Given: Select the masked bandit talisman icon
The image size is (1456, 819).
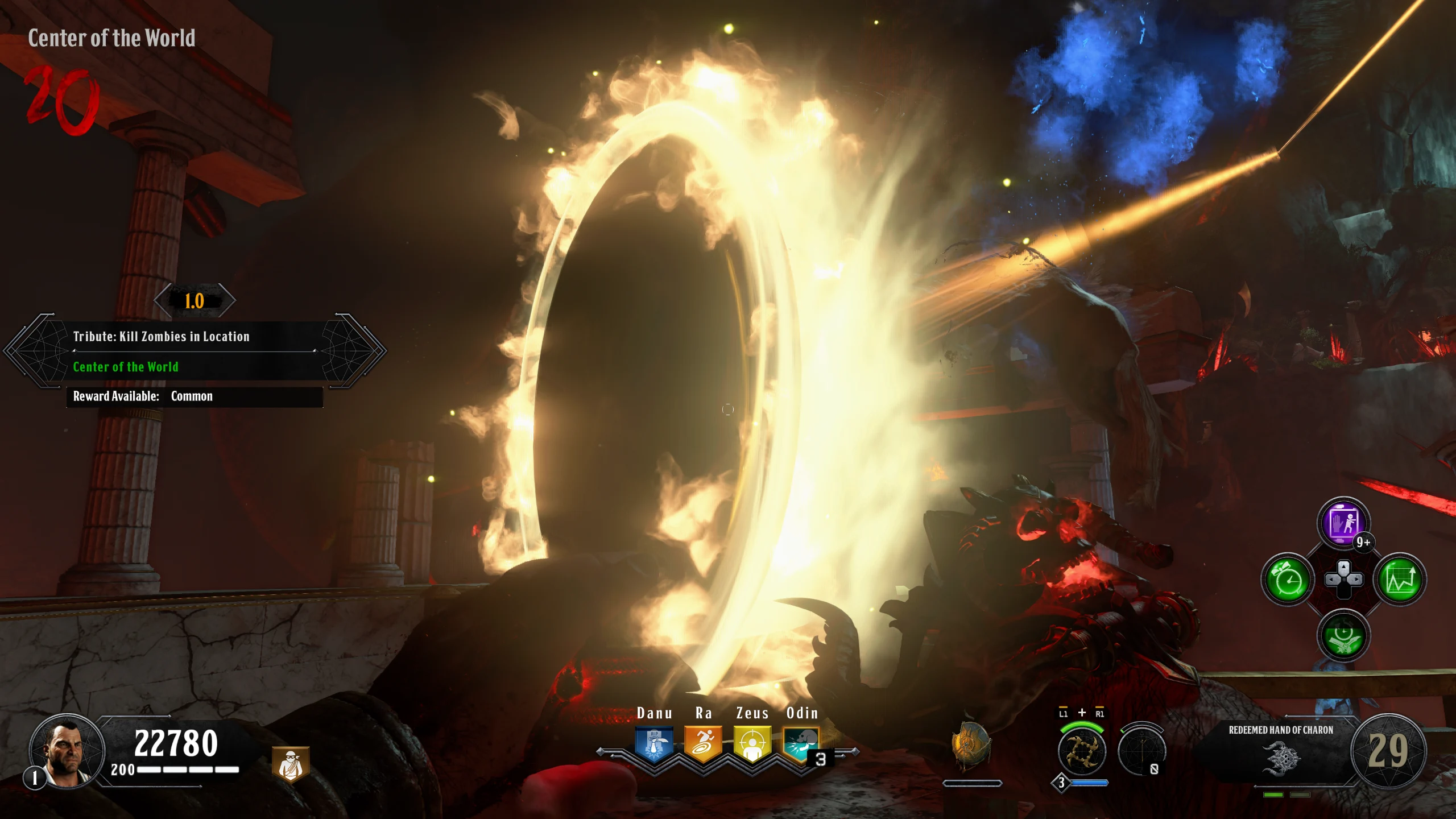Looking at the screenshot, I should click(x=291, y=763).
